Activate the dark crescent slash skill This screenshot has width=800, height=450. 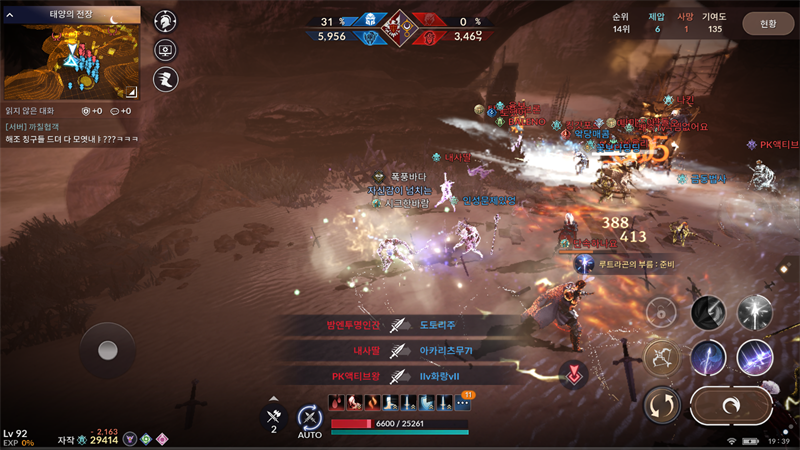(x=708, y=312)
